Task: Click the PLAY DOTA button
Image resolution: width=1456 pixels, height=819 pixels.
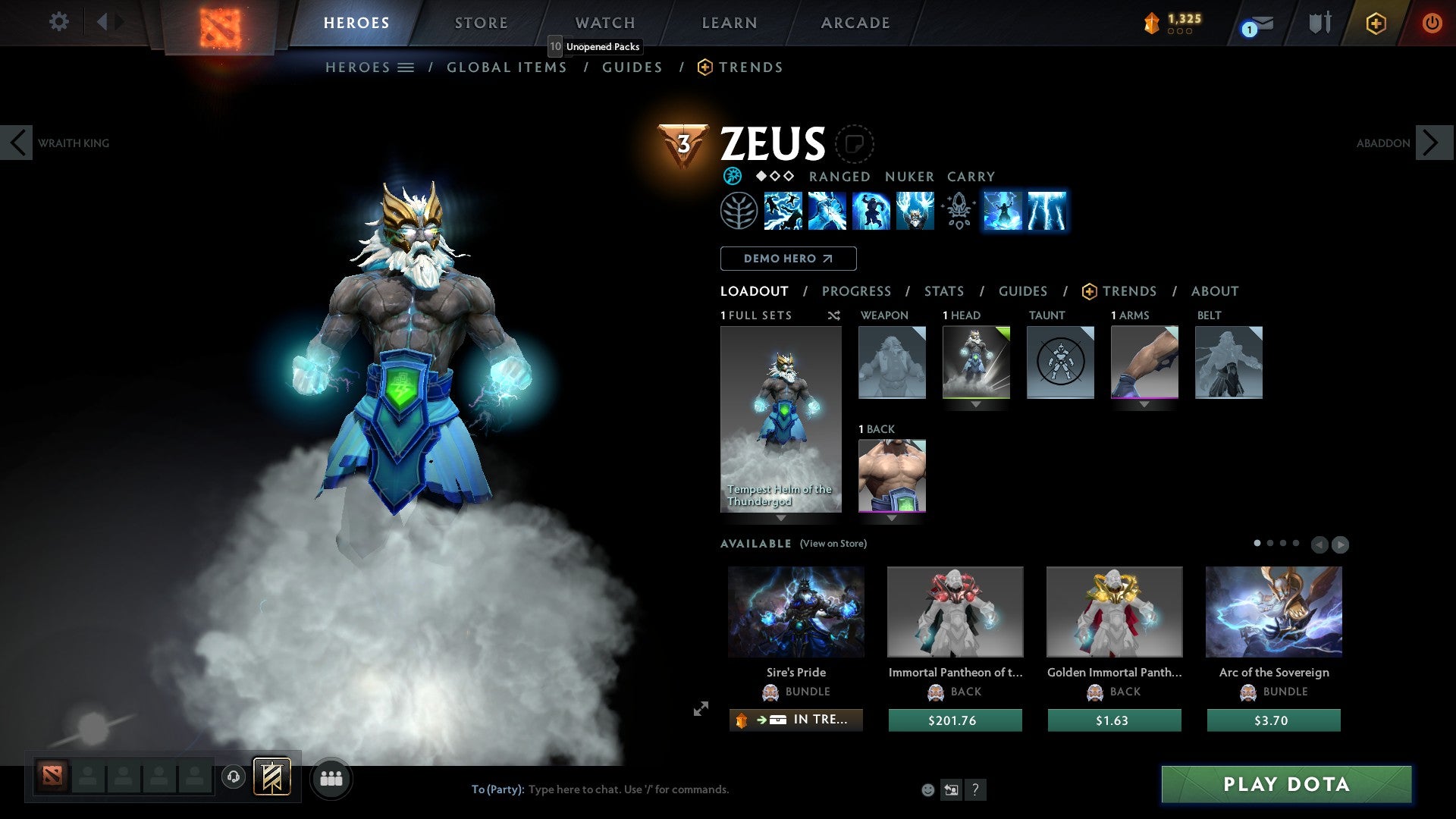Action: pyautogui.click(x=1285, y=784)
